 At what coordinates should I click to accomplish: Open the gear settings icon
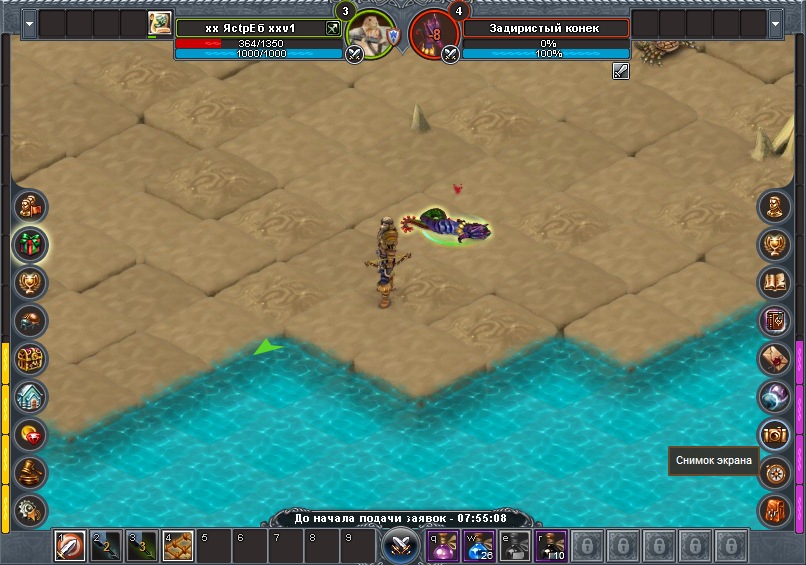31,508
